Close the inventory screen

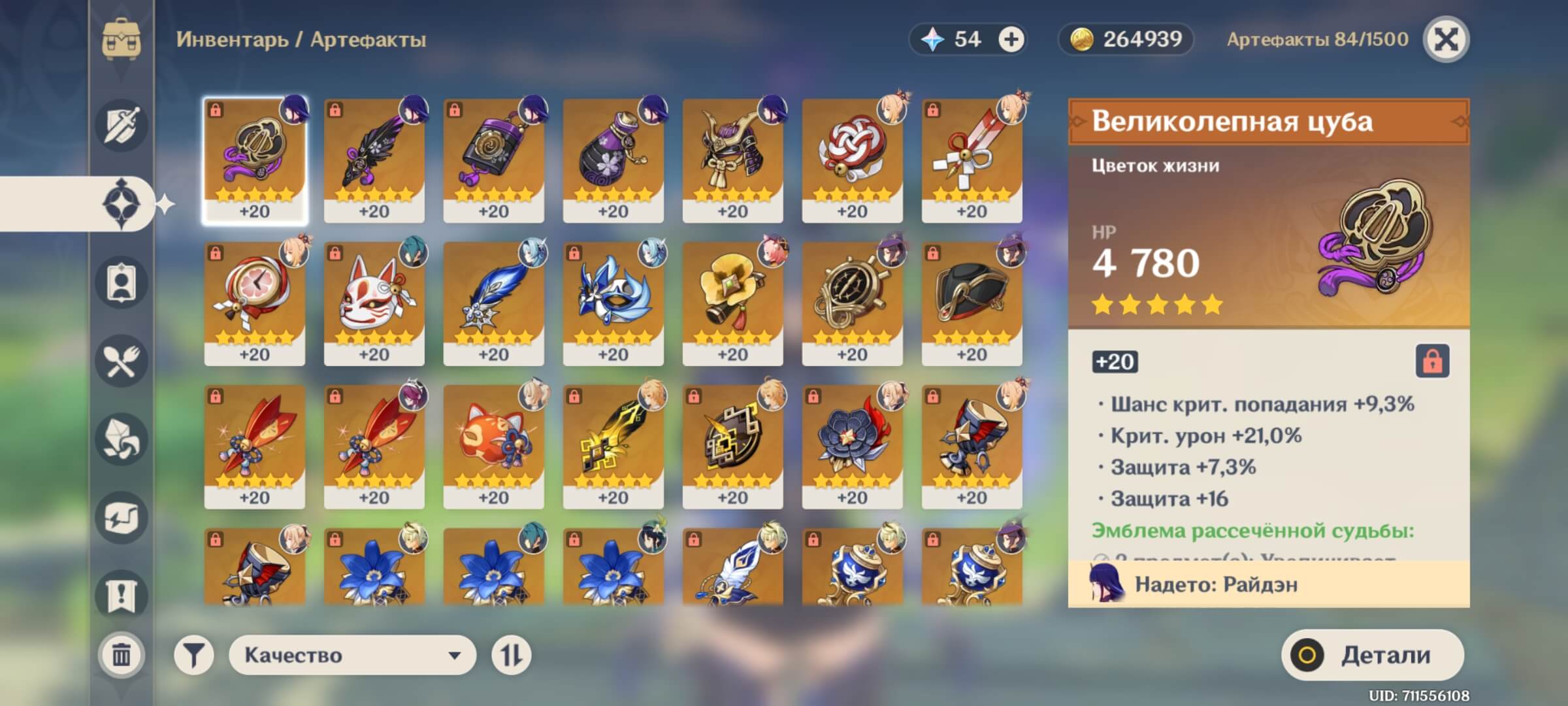coord(1446,39)
